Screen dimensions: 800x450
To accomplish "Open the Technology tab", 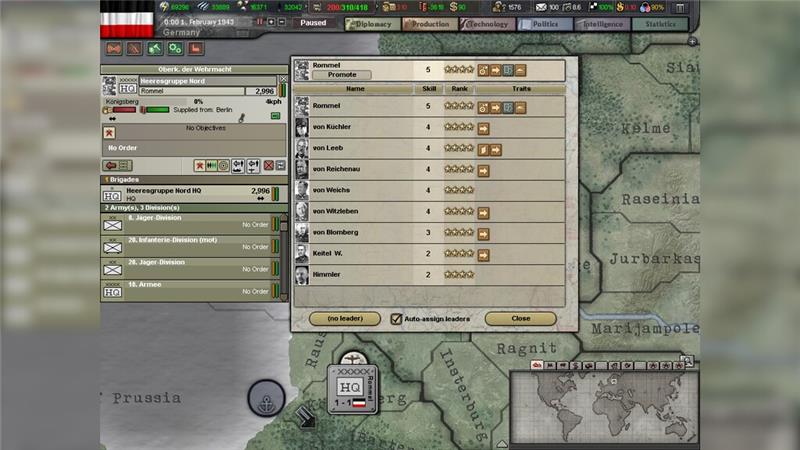I will point(487,23).
